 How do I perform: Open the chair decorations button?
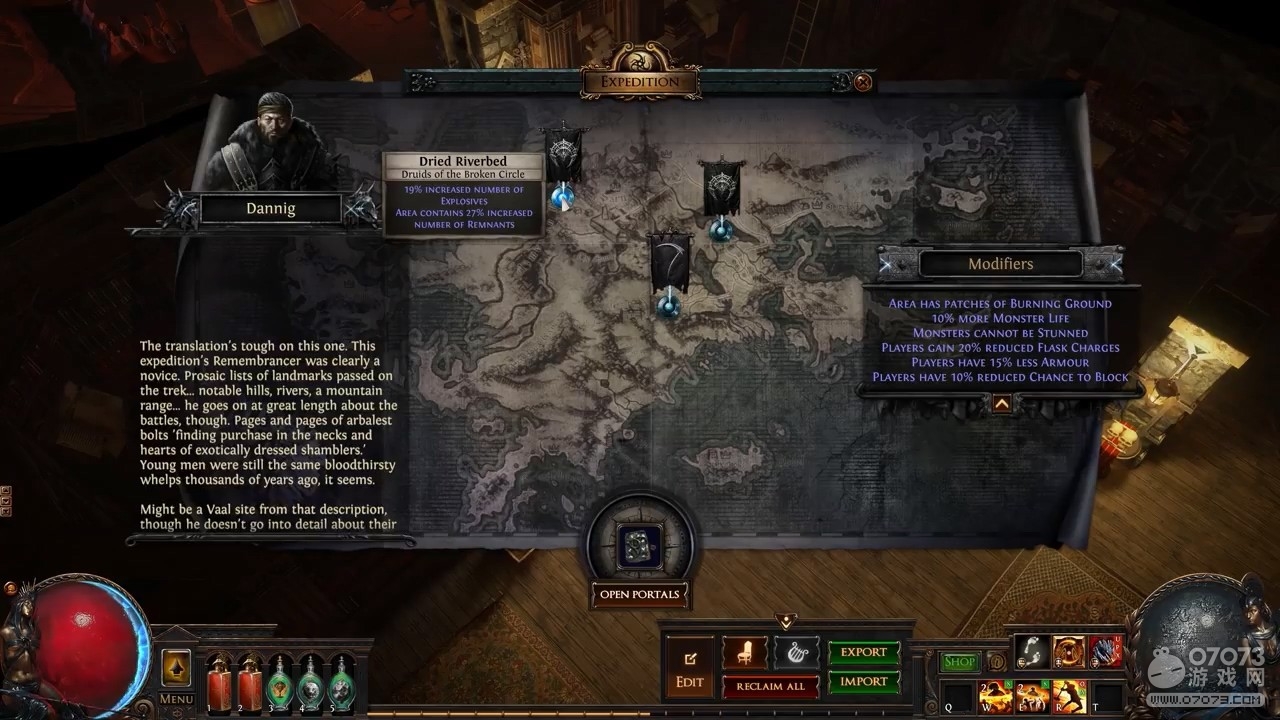pos(744,653)
